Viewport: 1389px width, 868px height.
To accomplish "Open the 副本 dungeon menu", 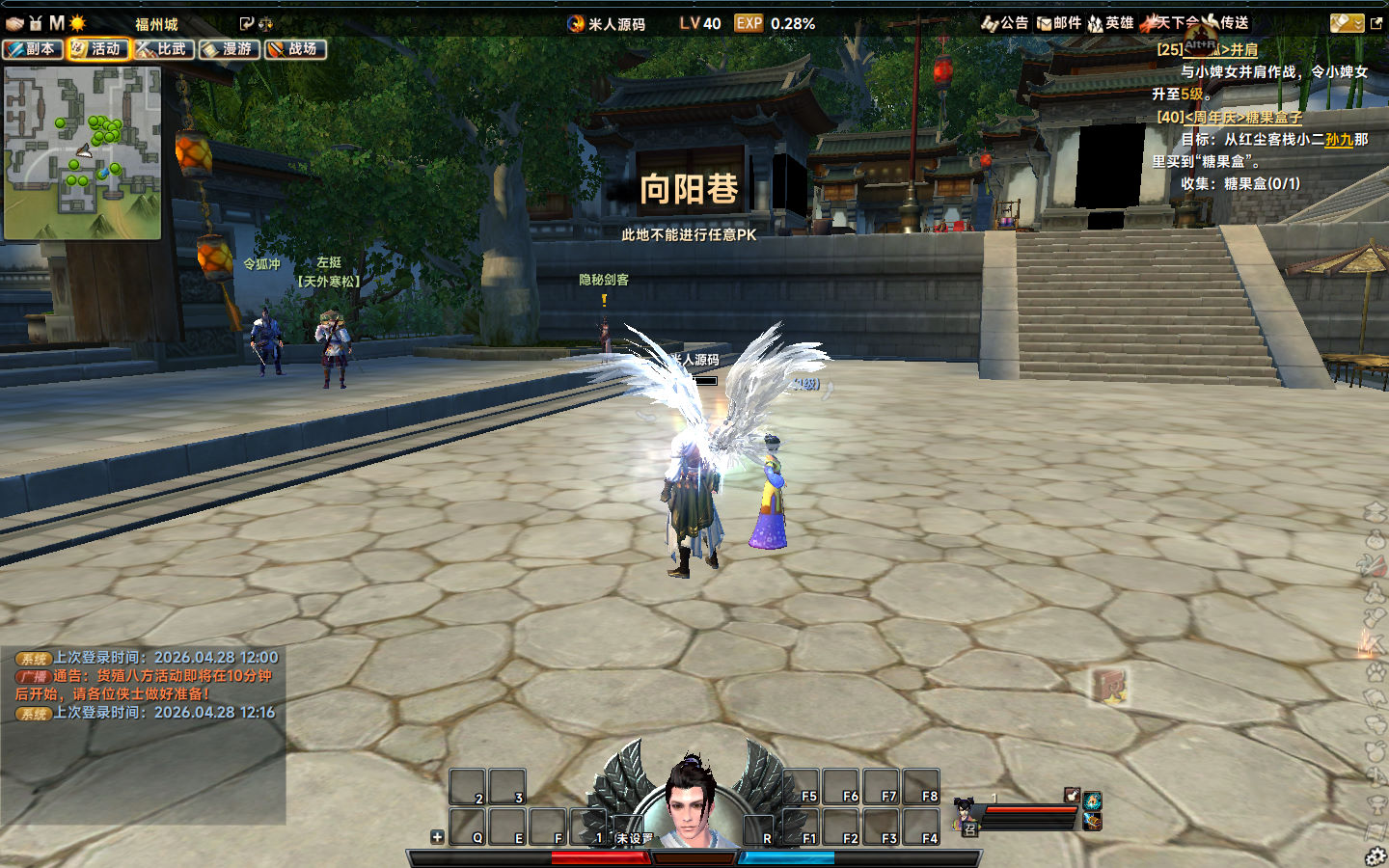I will (x=33, y=49).
